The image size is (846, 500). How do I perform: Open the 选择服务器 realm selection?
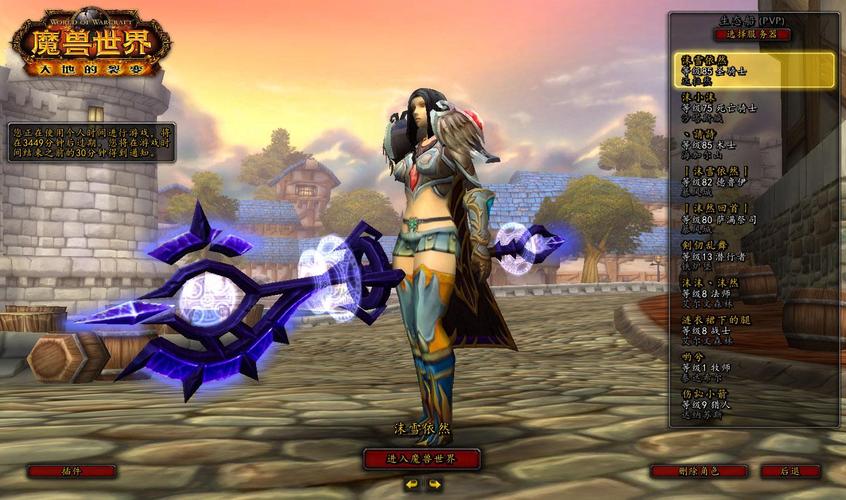(x=752, y=34)
